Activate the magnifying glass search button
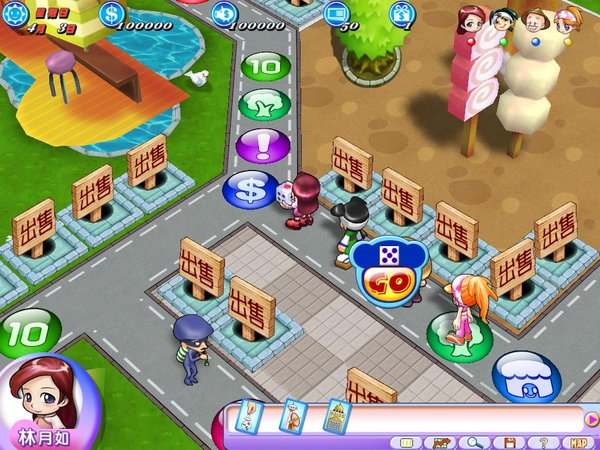 click(x=476, y=442)
